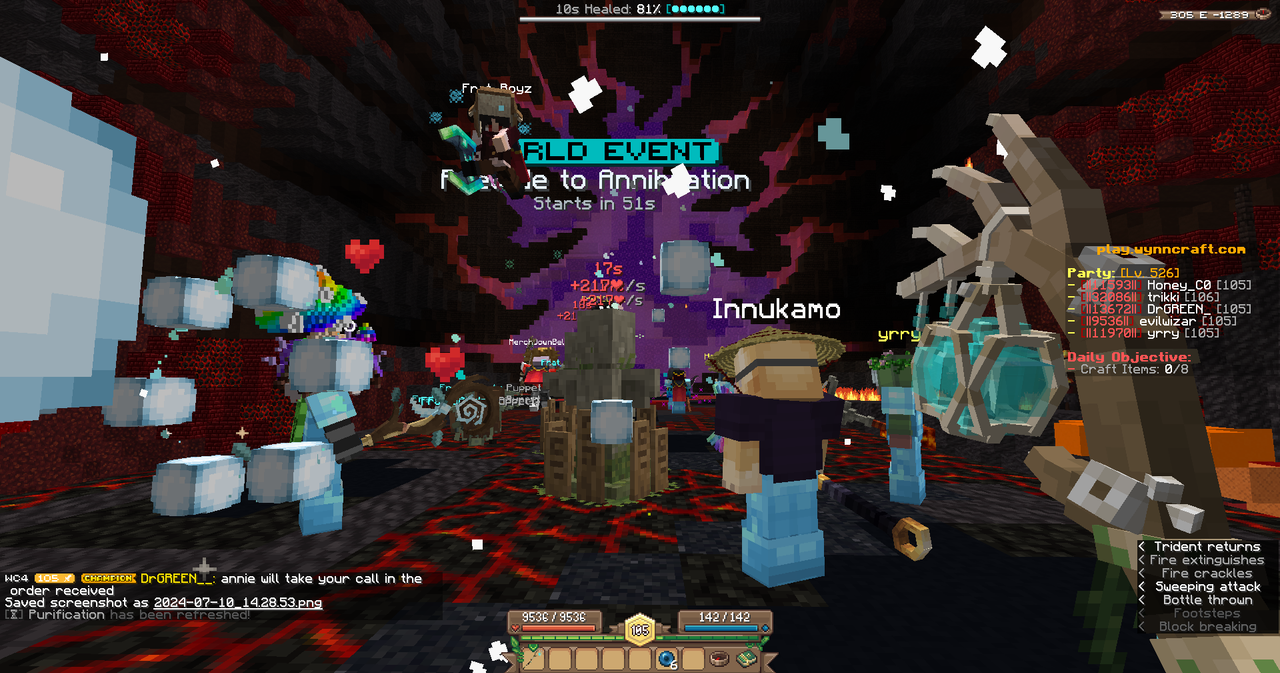1280x673 pixels.
Task: Open the saved screenshot file link
Action: pyautogui.click(x=238, y=603)
